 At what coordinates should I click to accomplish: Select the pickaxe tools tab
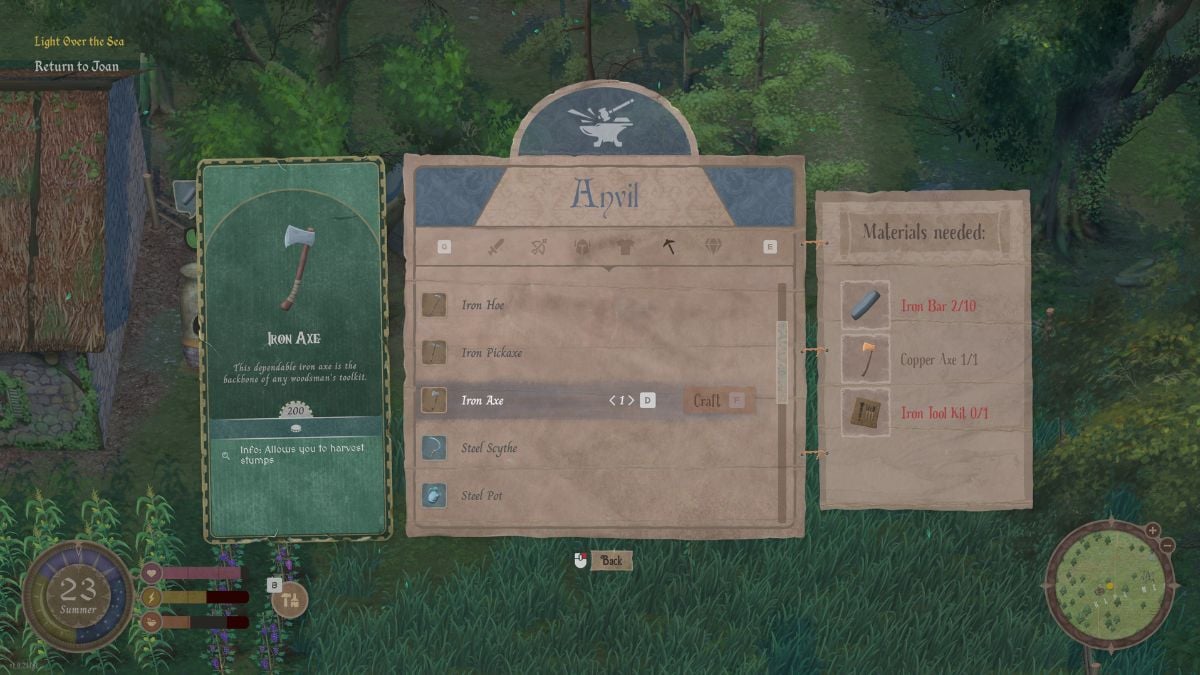[669, 246]
